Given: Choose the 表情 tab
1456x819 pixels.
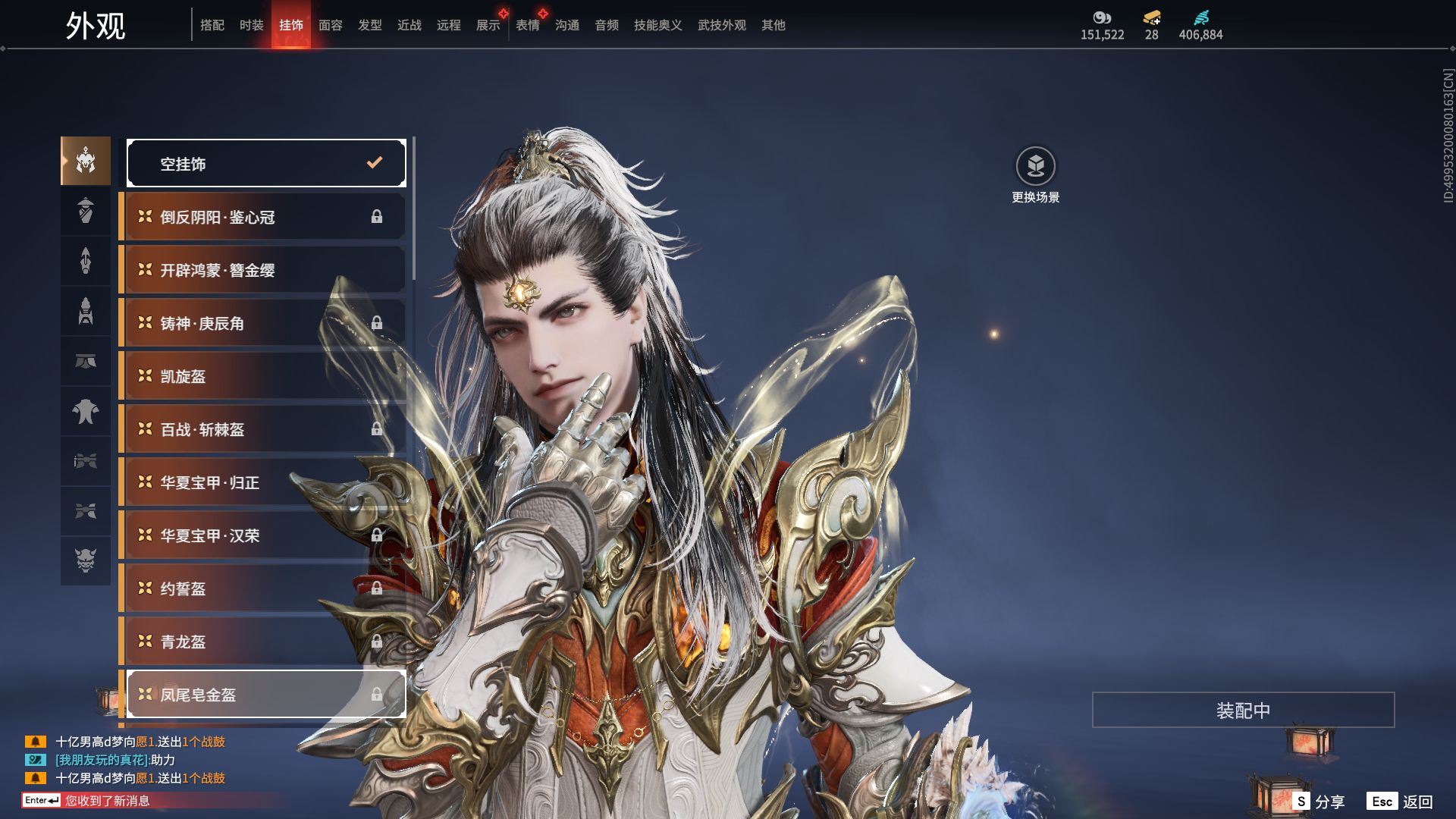Looking at the screenshot, I should [x=527, y=25].
